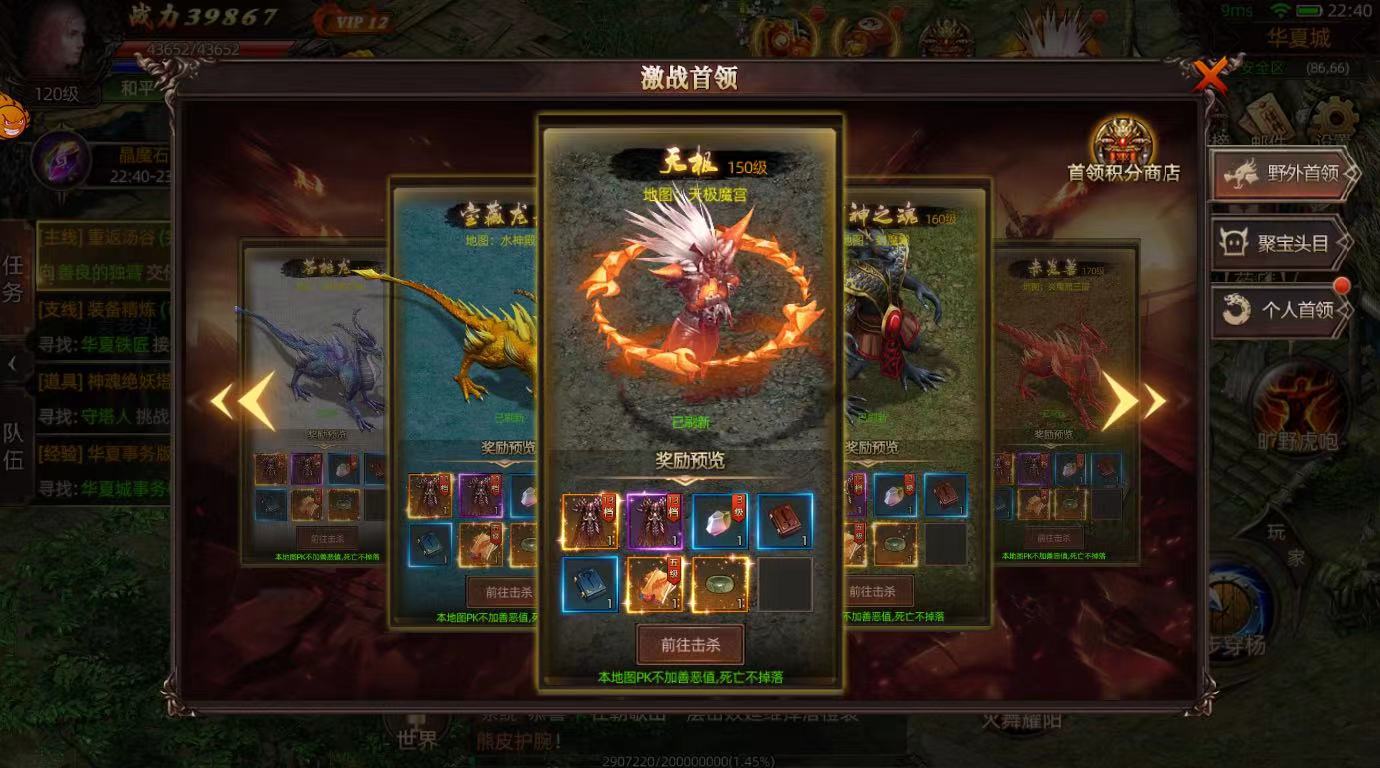Click the experience progress bar at the bottom
Image resolution: width=1380 pixels, height=768 pixels.
coord(690,758)
